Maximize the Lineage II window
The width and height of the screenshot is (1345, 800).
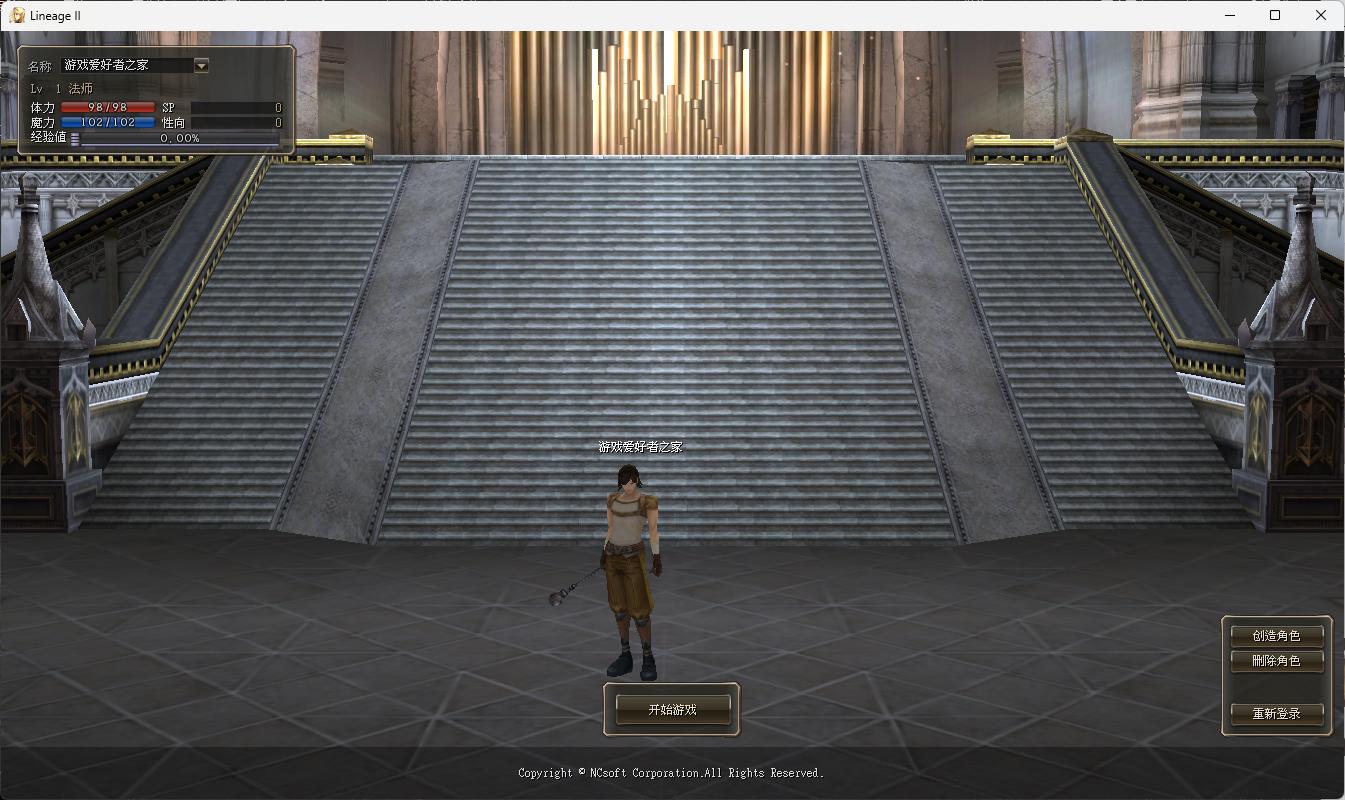tap(1275, 15)
